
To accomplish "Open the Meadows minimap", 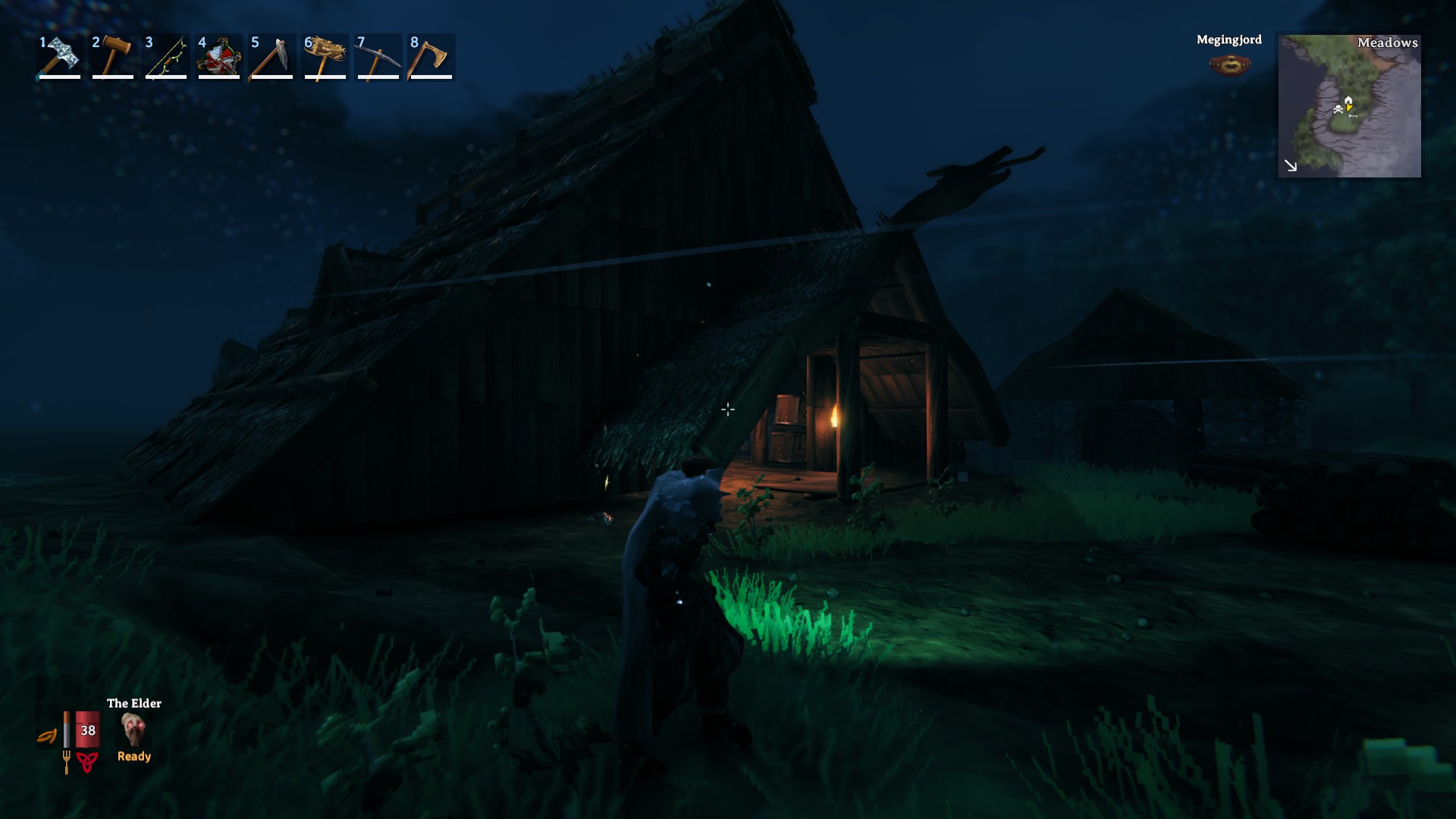I will (x=1349, y=106).
